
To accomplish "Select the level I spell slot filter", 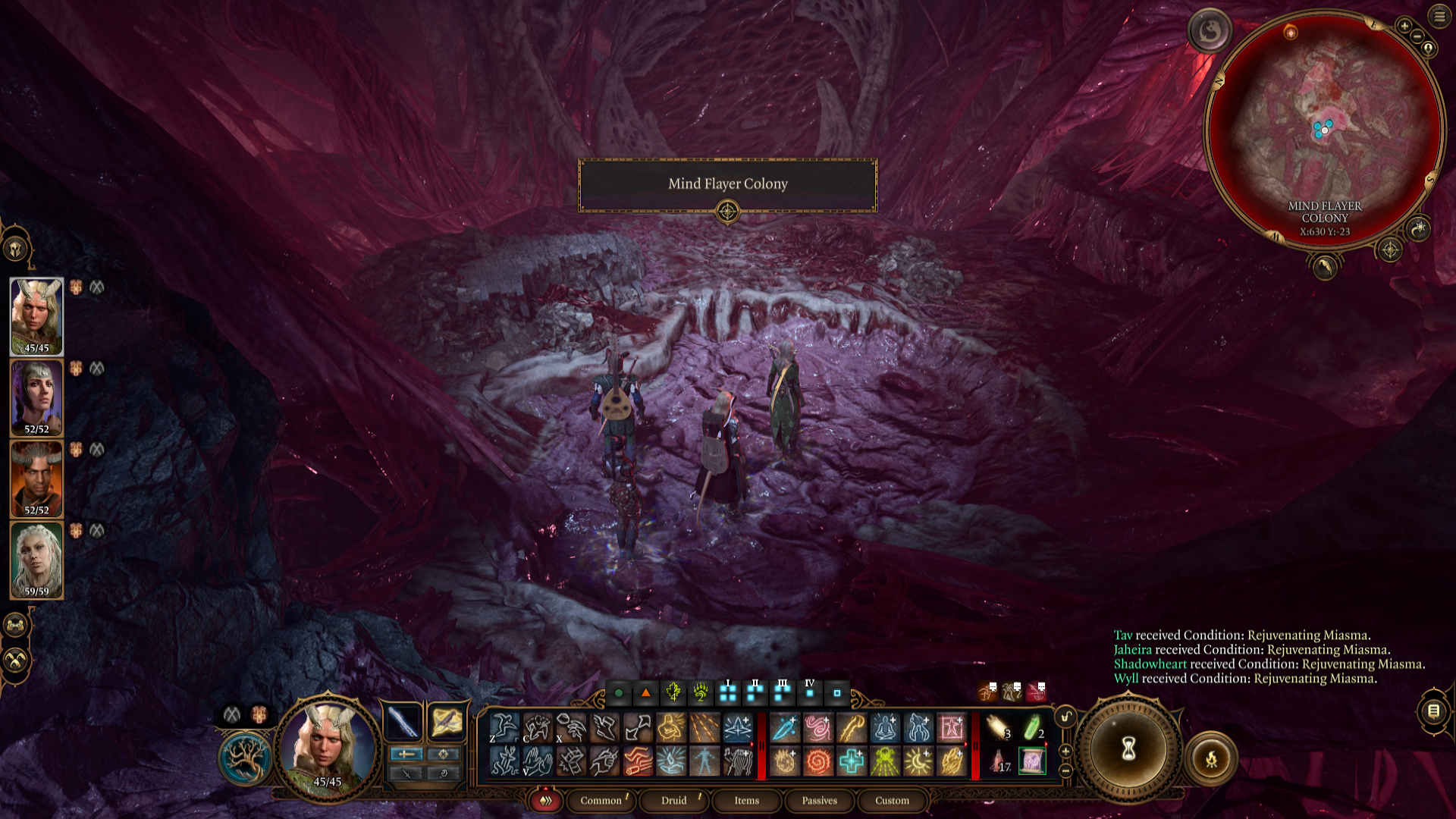I will point(728,692).
